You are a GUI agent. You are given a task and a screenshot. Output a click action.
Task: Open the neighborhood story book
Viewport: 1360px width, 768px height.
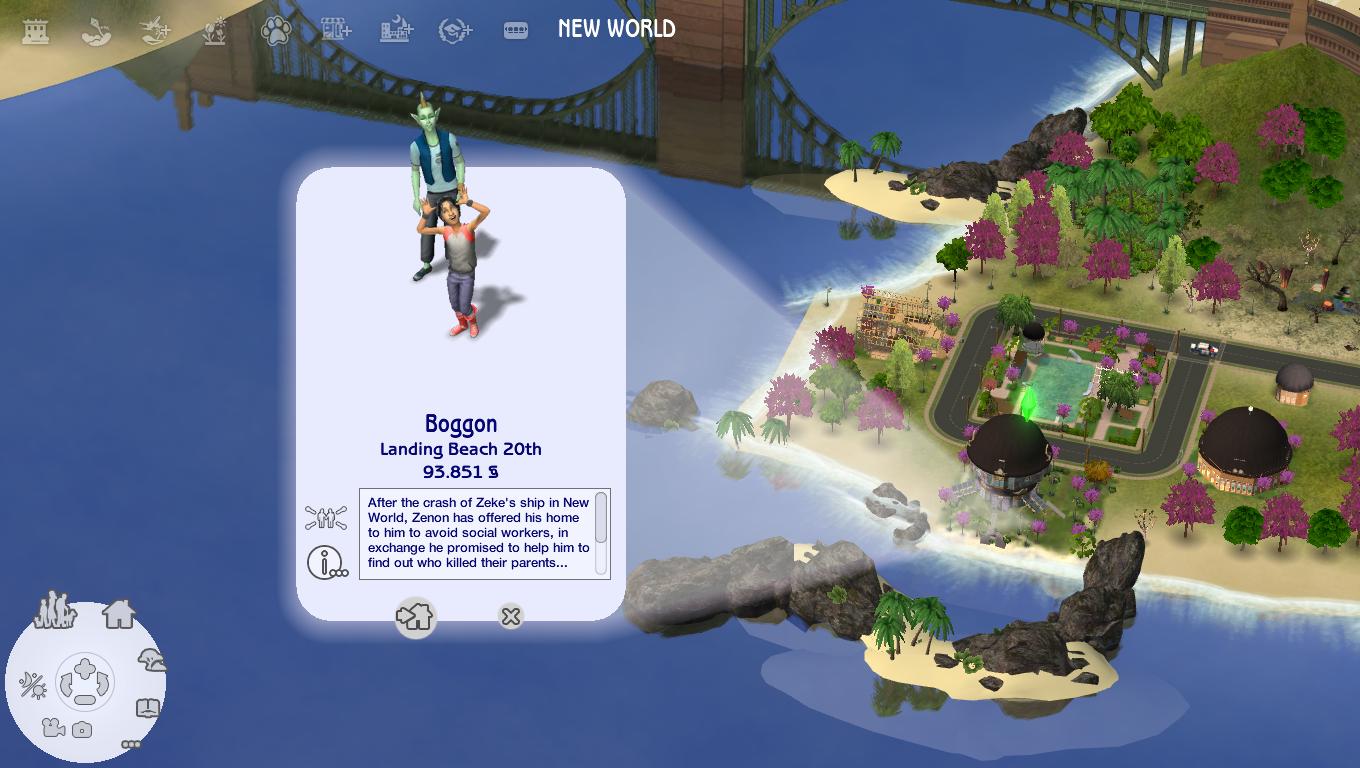[147, 709]
